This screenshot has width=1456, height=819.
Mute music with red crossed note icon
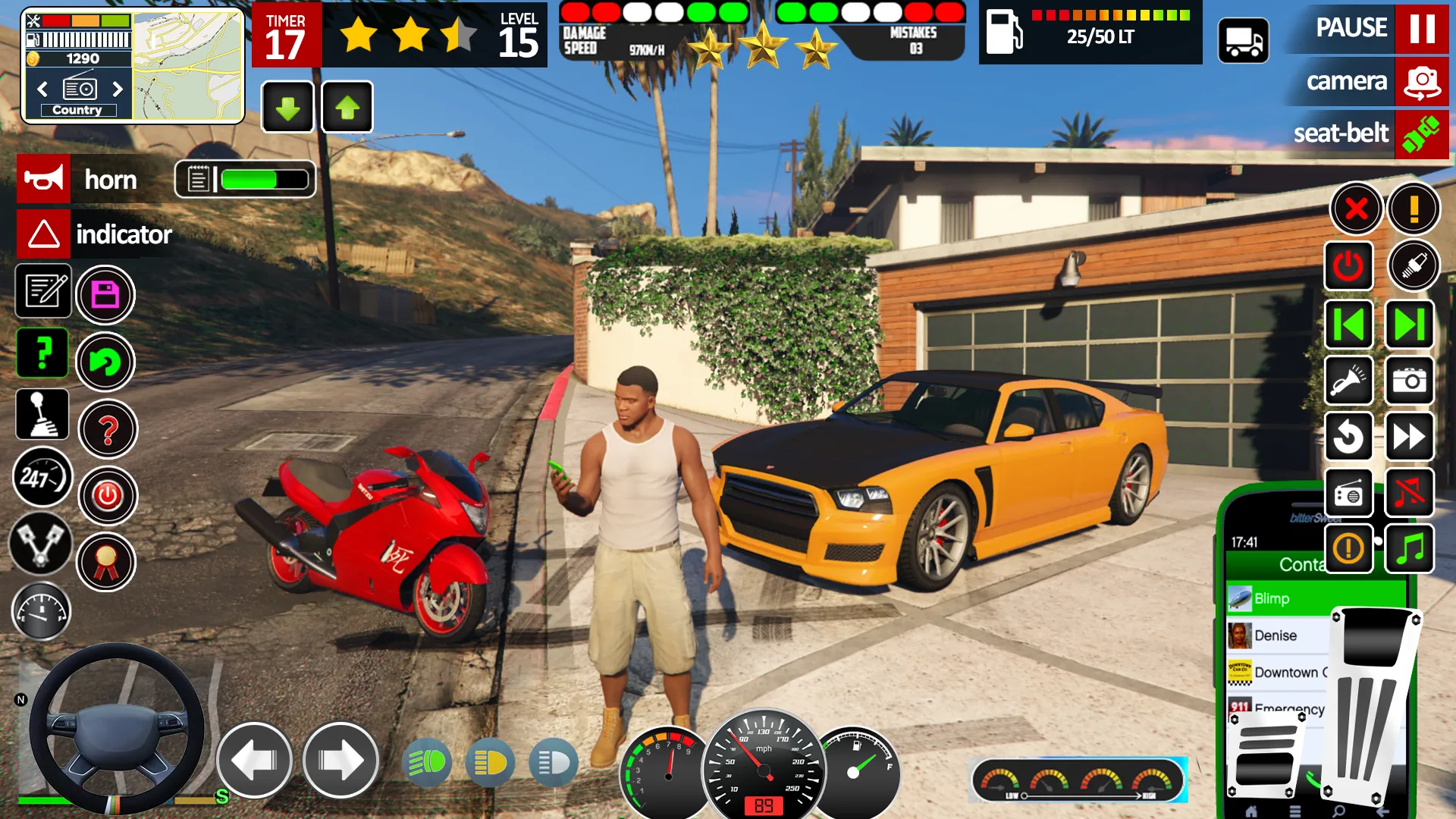point(1409,493)
